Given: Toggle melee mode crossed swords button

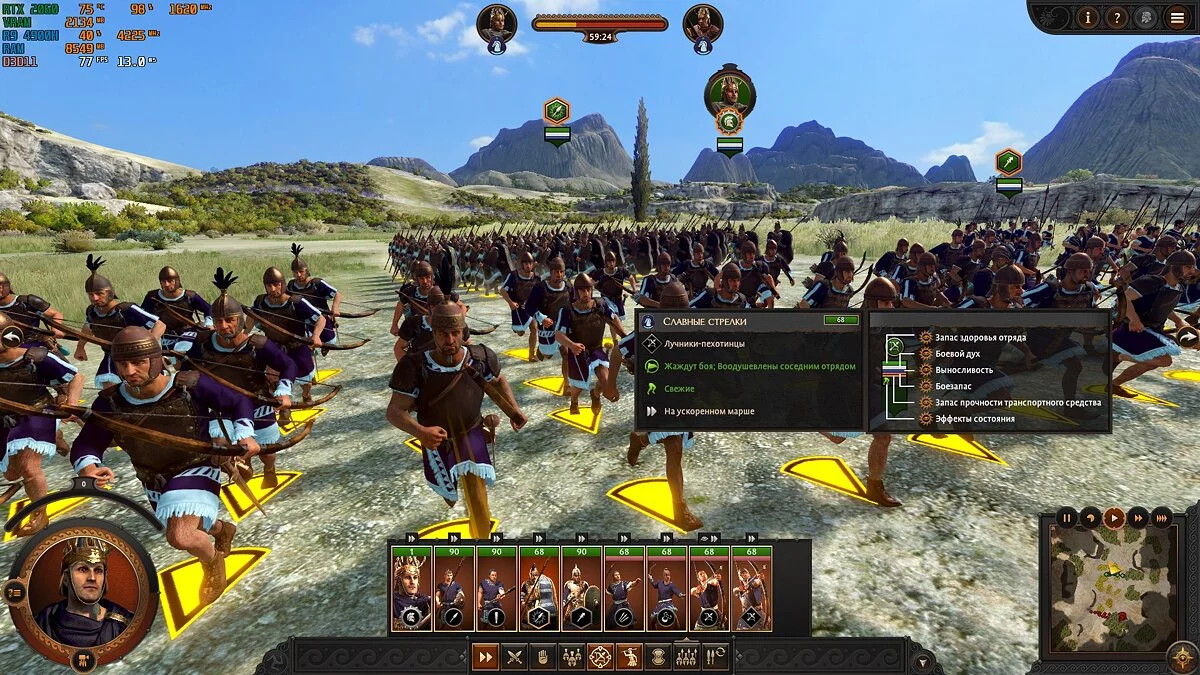Looking at the screenshot, I should [x=514, y=657].
